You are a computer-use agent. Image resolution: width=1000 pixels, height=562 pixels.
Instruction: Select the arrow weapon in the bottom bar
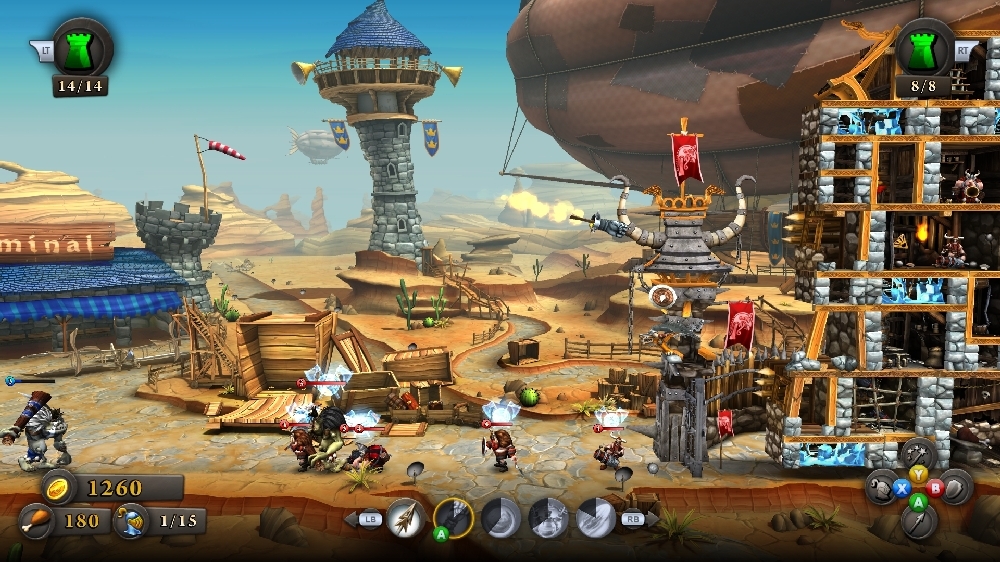tap(405, 518)
